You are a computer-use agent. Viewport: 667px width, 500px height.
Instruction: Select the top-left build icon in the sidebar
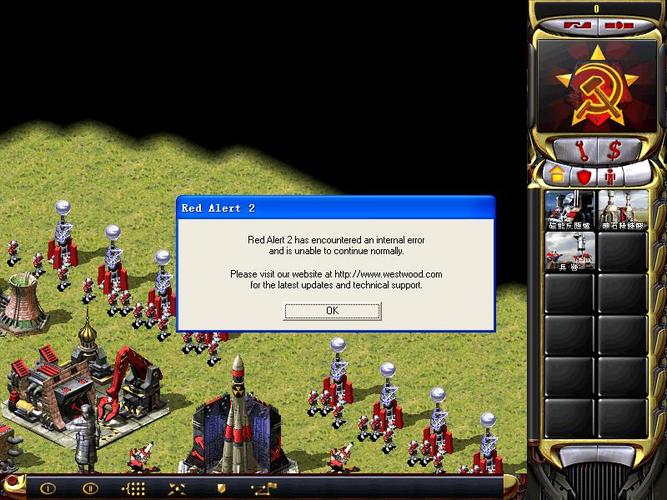[570, 211]
